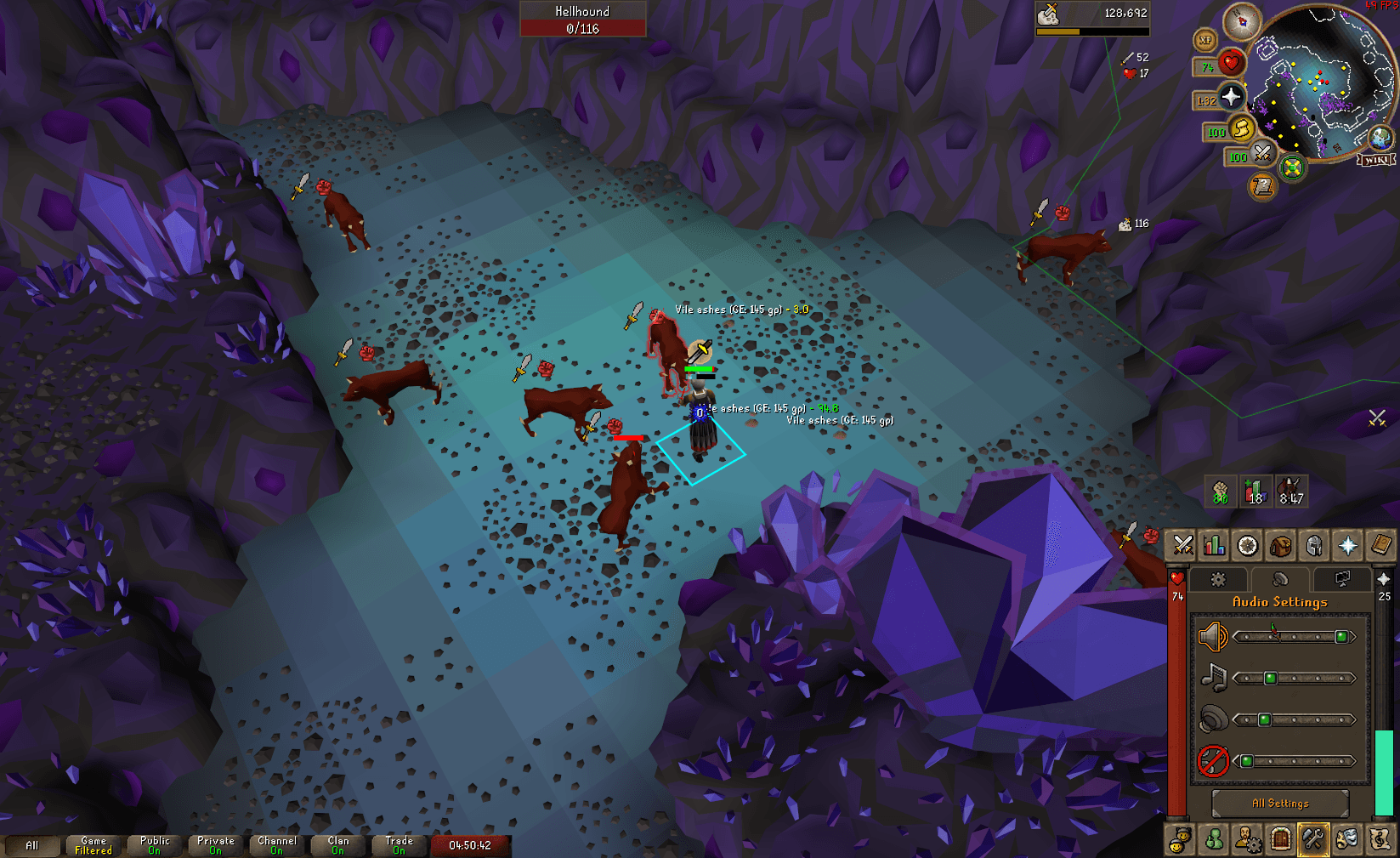Screen dimensions: 1400x858
Task: Click the Wiki lookup banner by the minimap
Action: 1377,160
